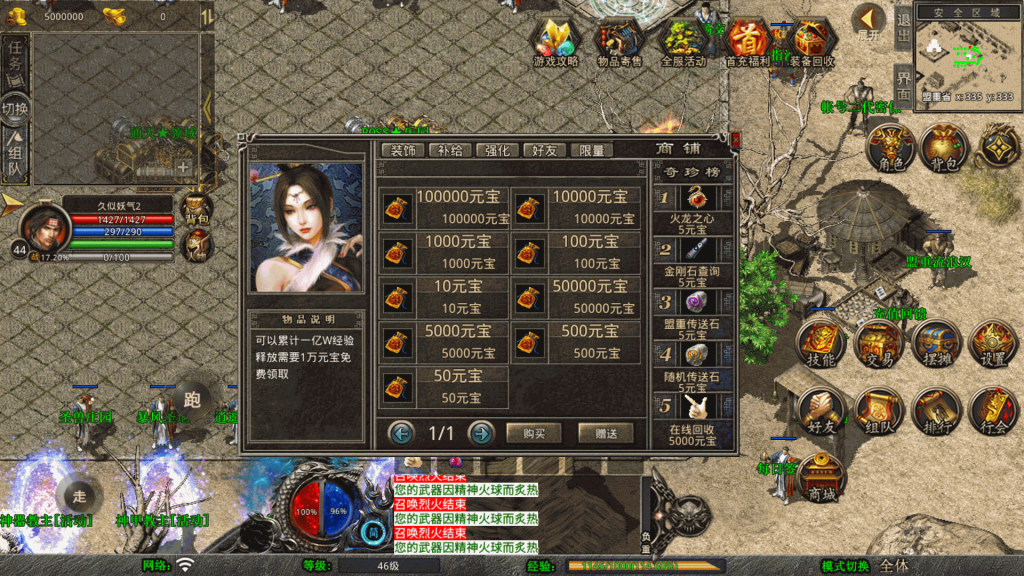This screenshot has width=1024, height=576.
Task: Open 首充福利 first-recharge rewards
Action: 748,42
